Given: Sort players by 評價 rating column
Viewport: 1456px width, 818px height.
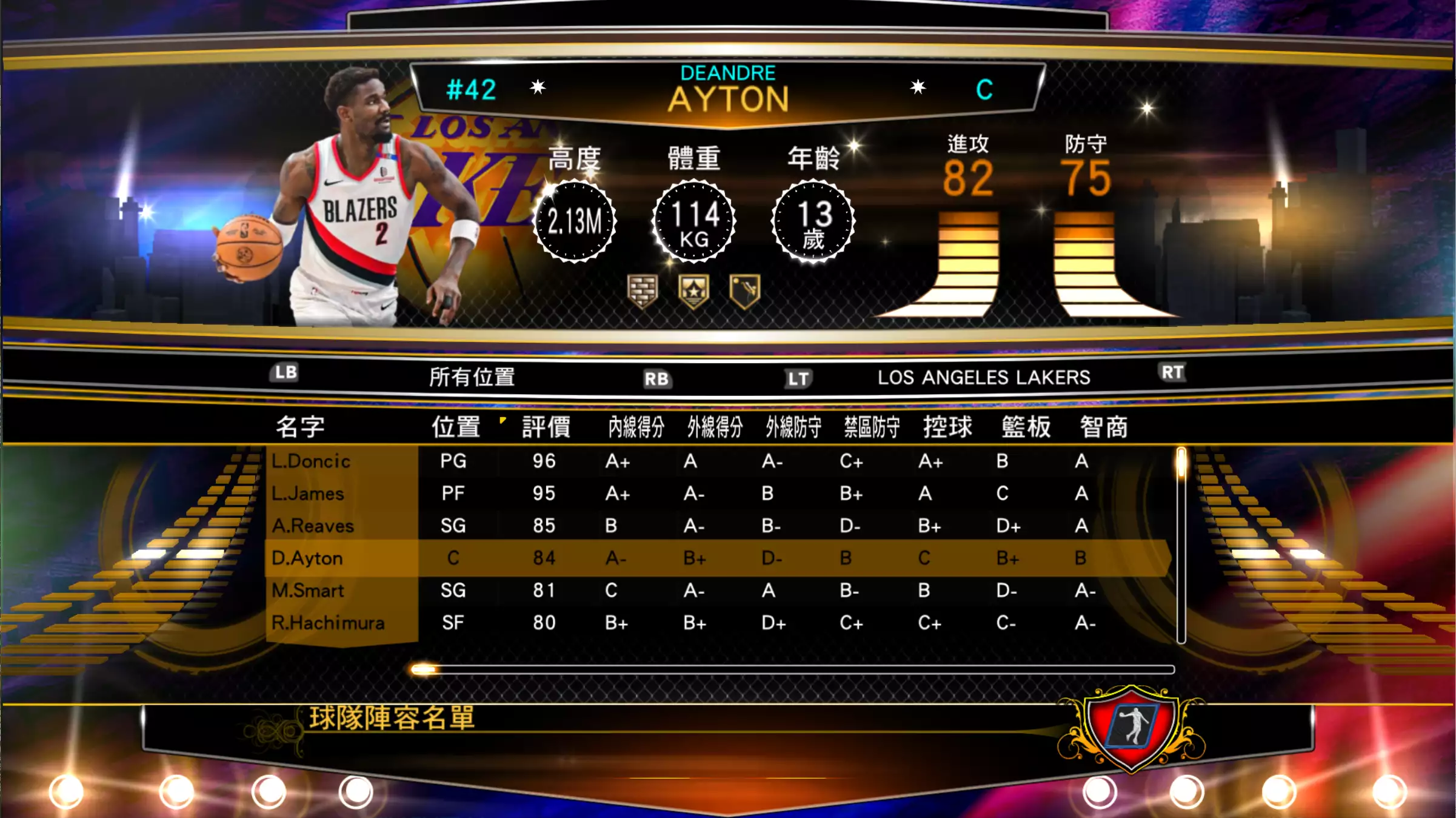Looking at the screenshot, I should coord(546,427).
